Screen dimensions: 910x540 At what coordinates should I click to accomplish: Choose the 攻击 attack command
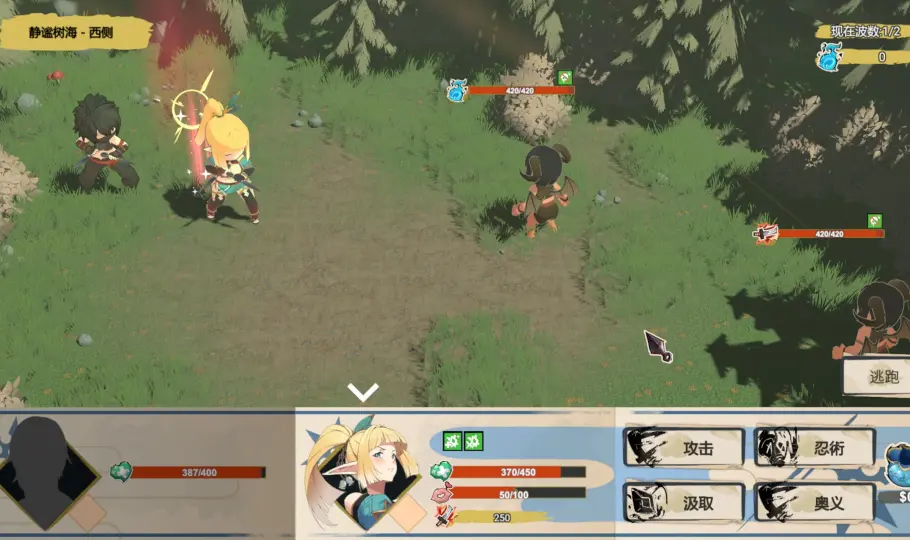685,448
